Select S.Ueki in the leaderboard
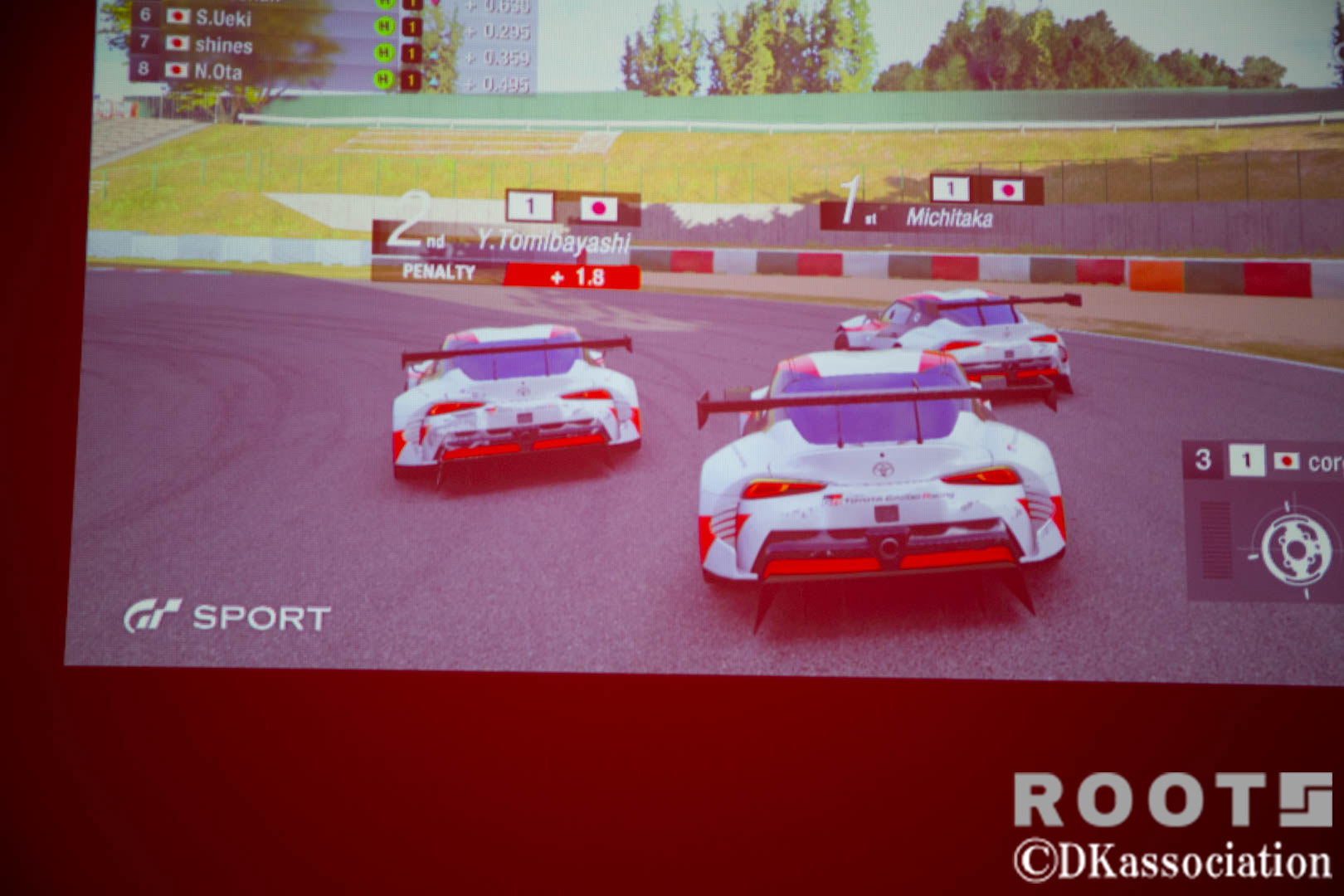Viewport: 1344px width, 896px height. pyautogui.click(x=222, y=17)
